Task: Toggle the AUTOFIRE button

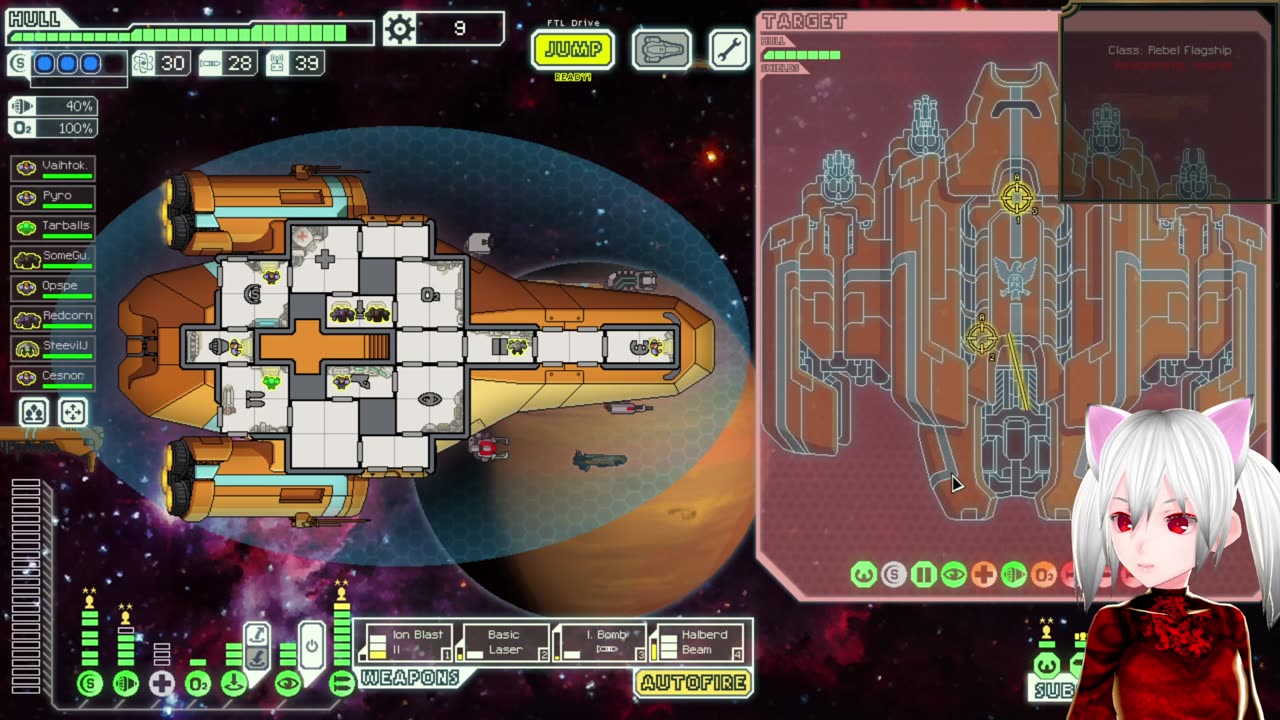Action: (693, 683)
